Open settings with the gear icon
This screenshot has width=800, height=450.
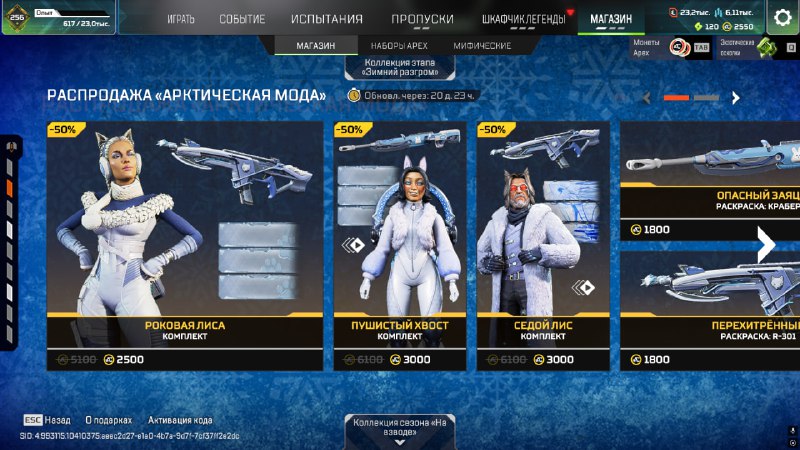(x=783, y=17)
